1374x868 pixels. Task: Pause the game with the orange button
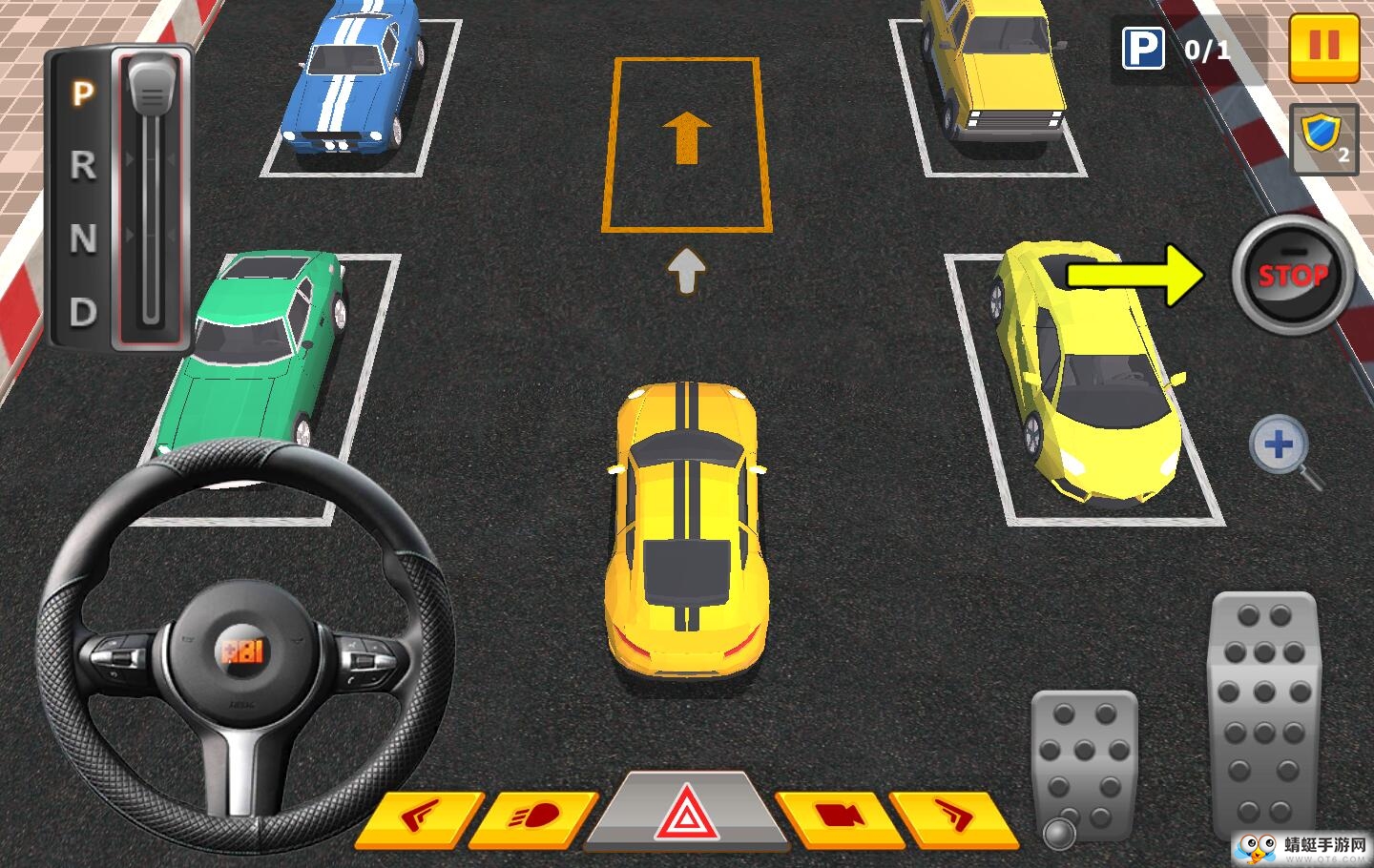[x=1323, y=46]
